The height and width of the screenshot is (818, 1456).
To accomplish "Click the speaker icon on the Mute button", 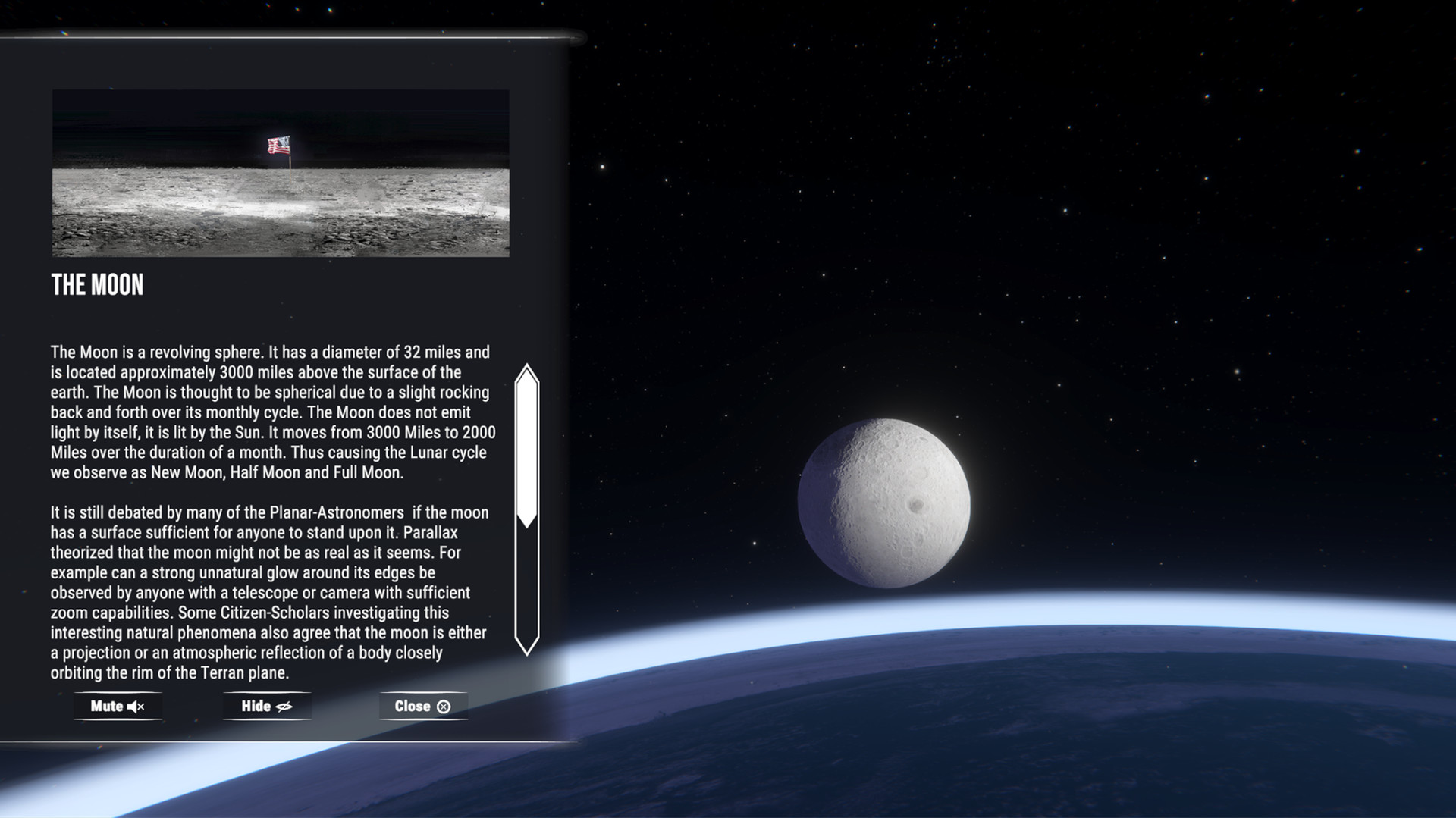I will (135, 706).
